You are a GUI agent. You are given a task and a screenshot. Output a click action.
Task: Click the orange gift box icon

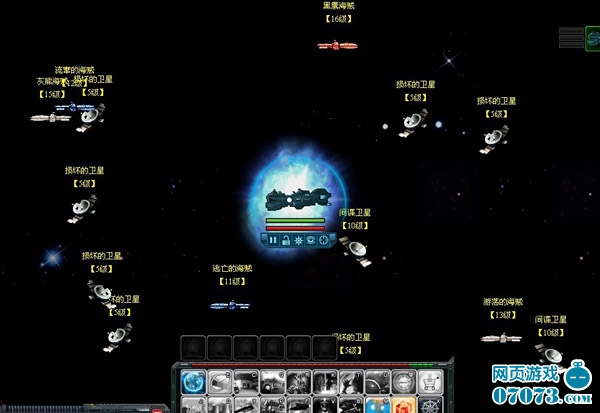pos(403,406)
